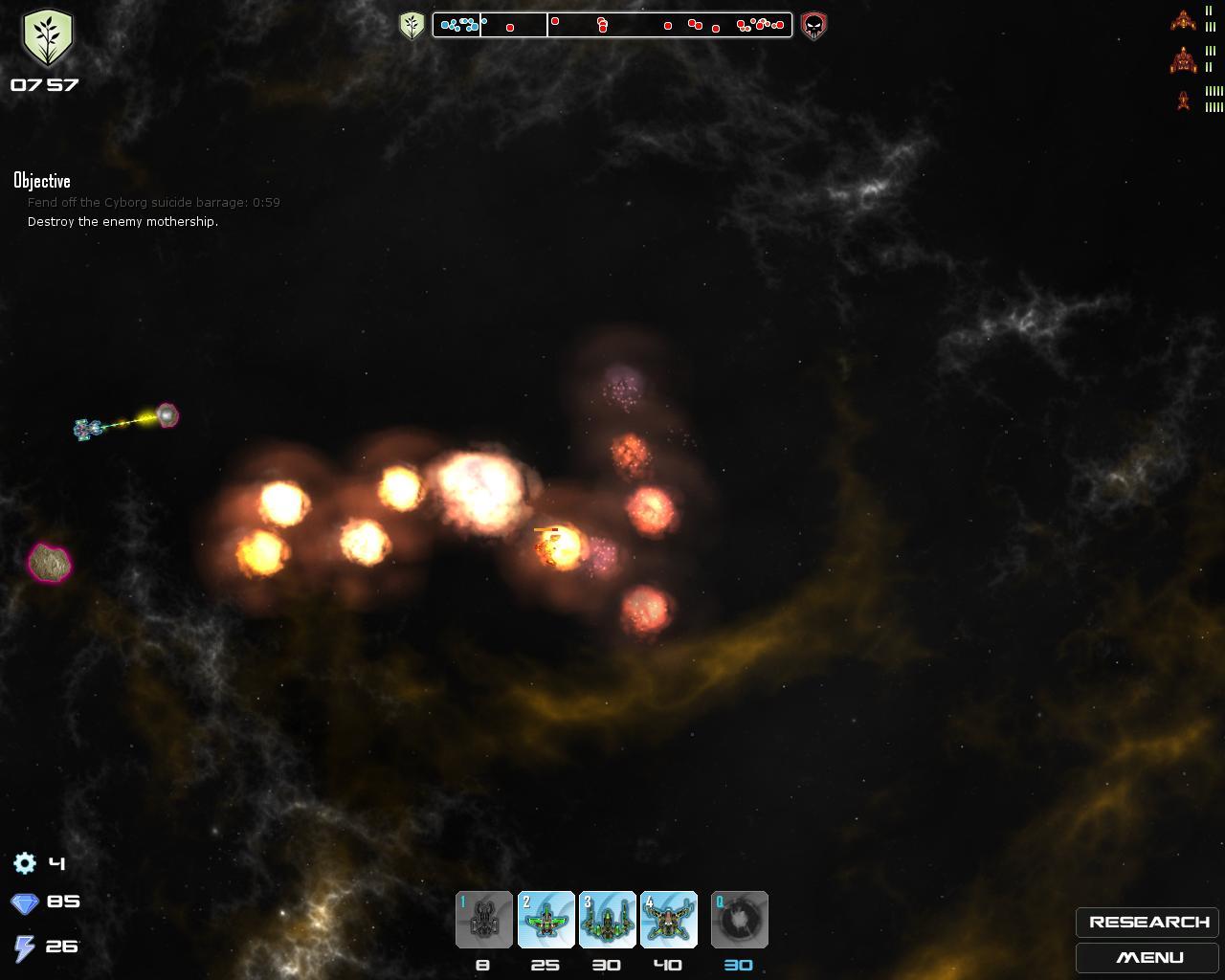Activate the Q special ability
Screen dimensions: 1225x980
pyautogui.click(x=739, y=920)
